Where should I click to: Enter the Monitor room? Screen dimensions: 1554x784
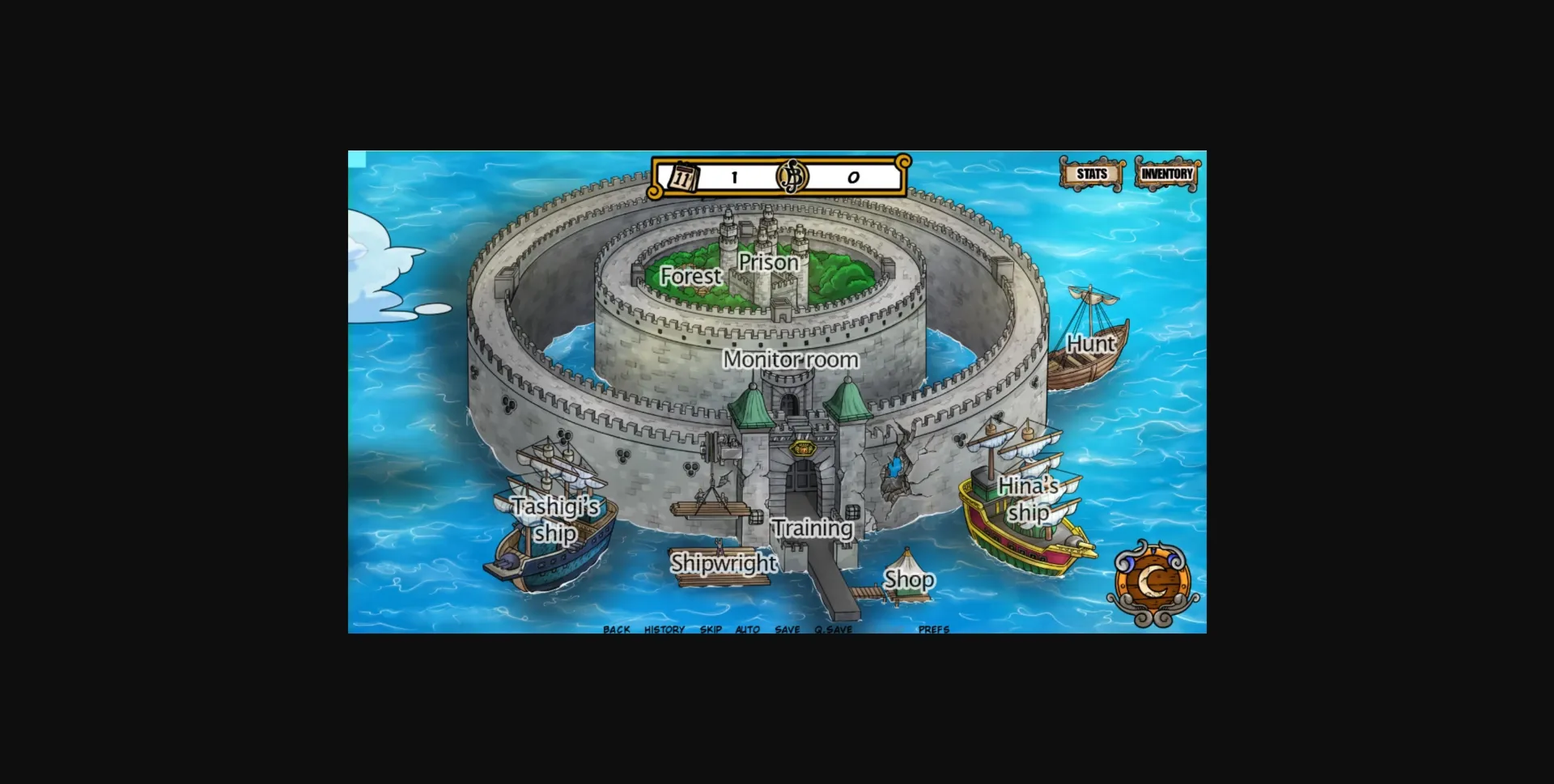pyautogui.click(x=791, y=359)
